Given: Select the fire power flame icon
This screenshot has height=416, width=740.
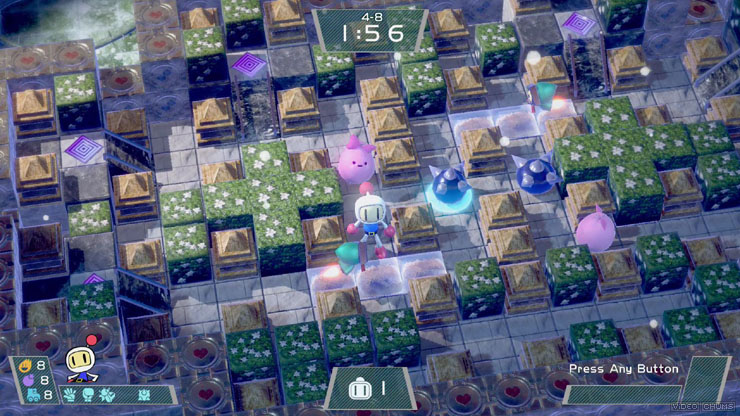Looking at the screenshot, I should (x=24, y=365).
